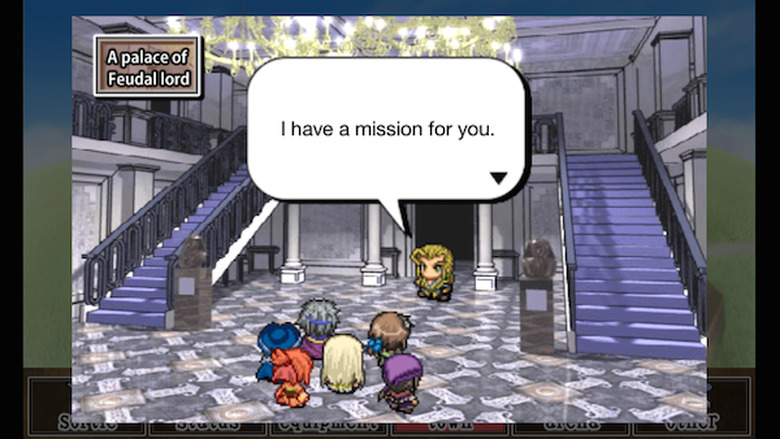The image size is (780, 439).
Task: Click the "I have a mission" speech bubble
Action: tap(387, 130)
